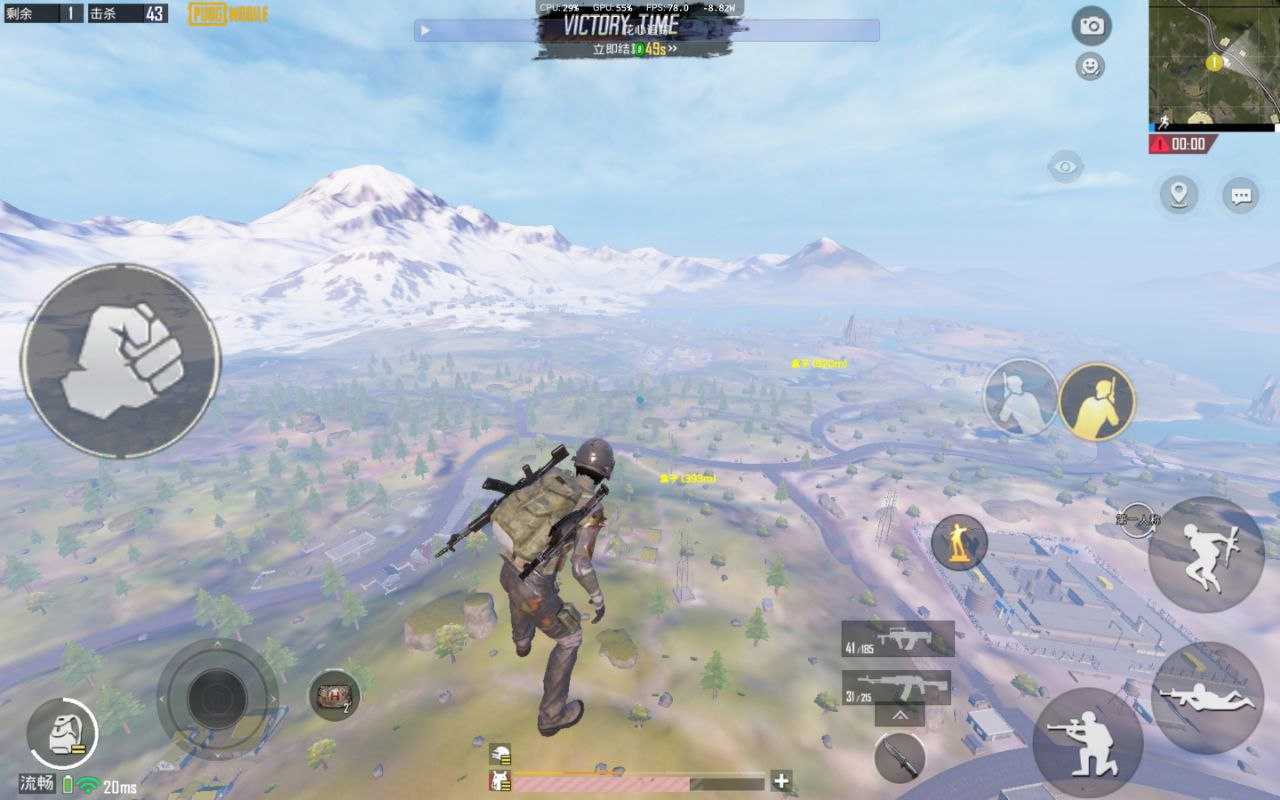Select the silver victory pose icon
The height and width of the screenshot is (800, 1280).
(x=1020, y=397)
